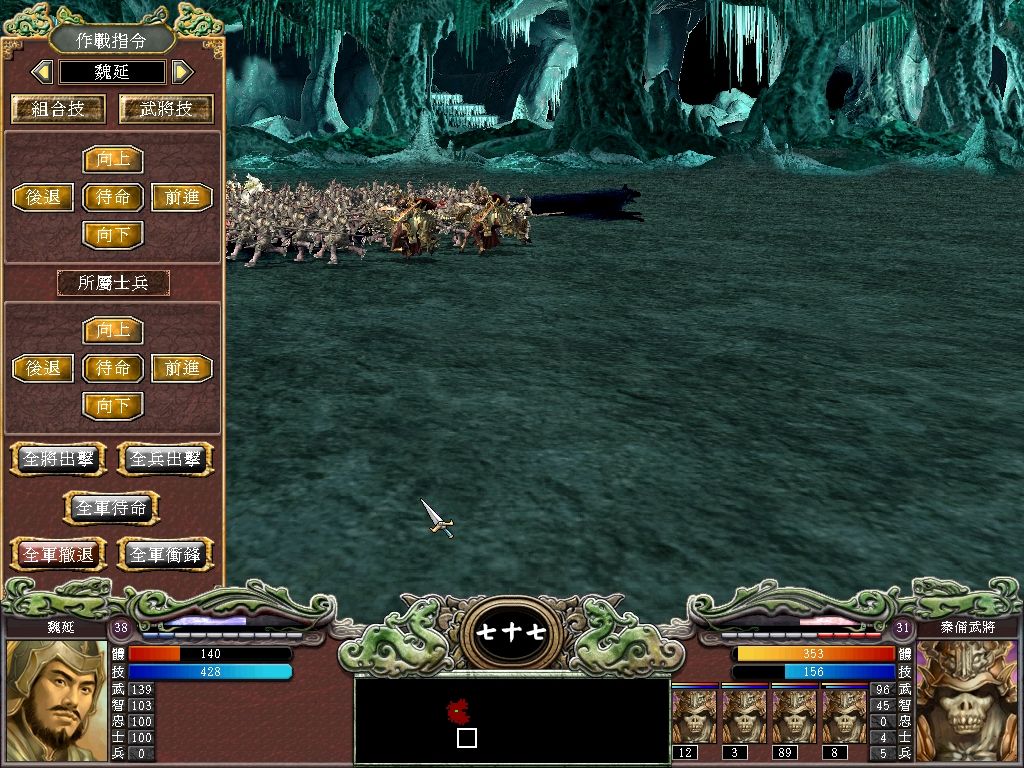Viewport: 1024px width, 768px height.
Task: Order soldiers to 前進 below 所屬士兵 label
Action: coord(182,368)
